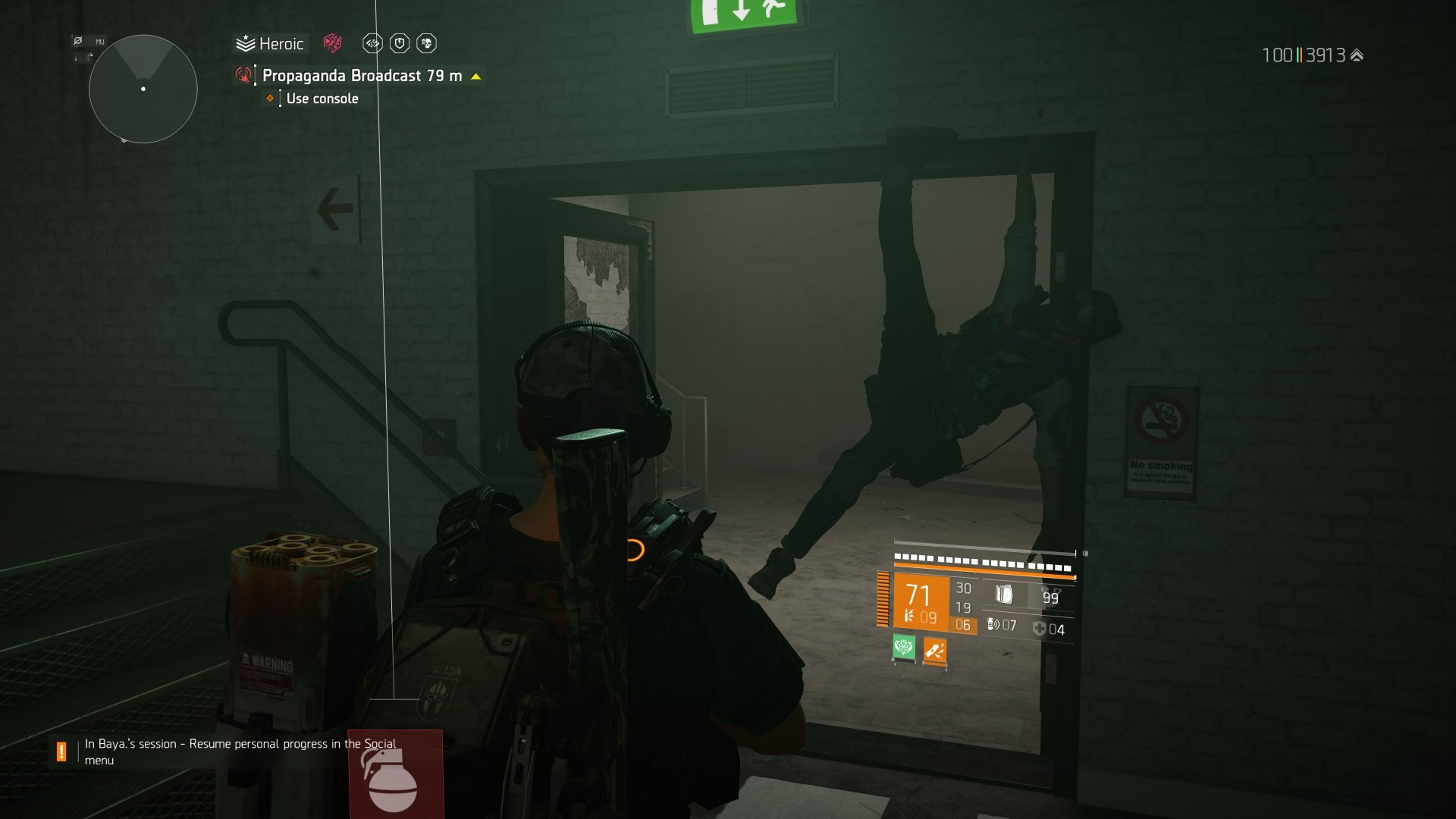Screen dimensions: 1456x819
Task: Click the disguised-eye modifier octagon icon
Action: [x=372, y=43]
